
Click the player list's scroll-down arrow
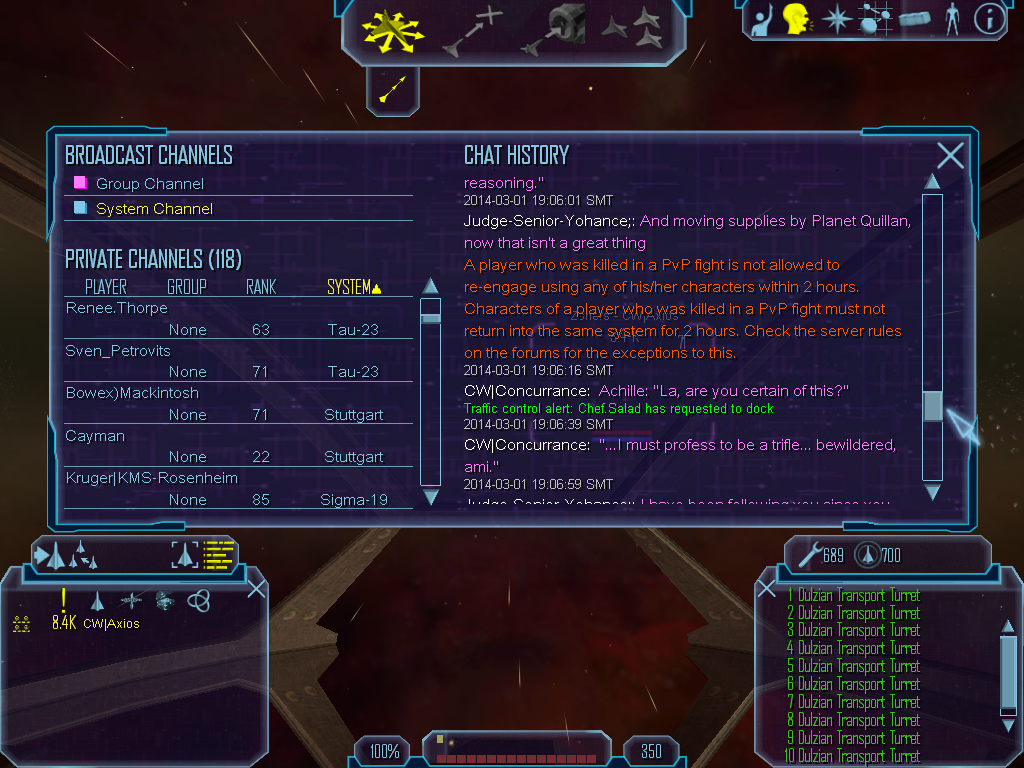coord(431,497)
